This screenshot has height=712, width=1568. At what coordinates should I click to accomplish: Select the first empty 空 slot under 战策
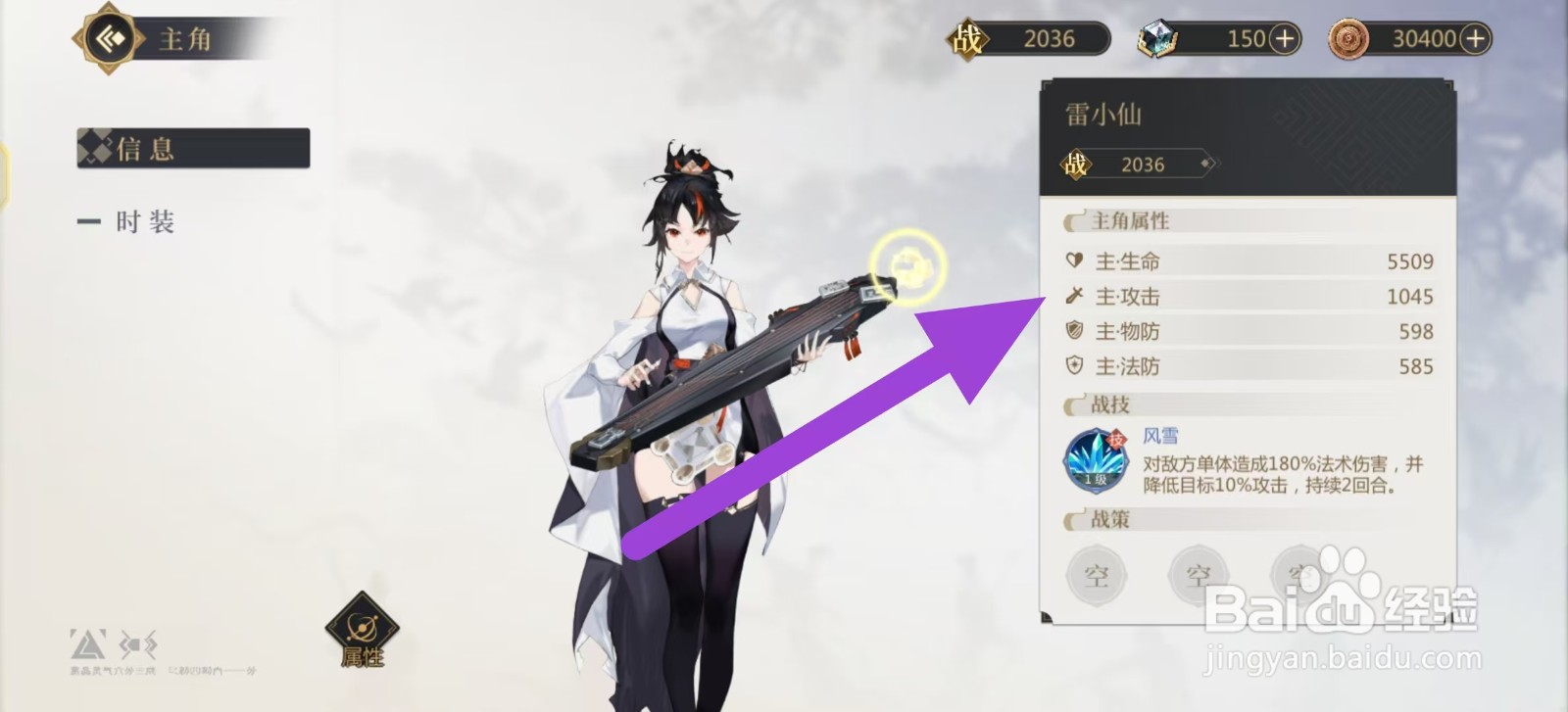(1096, 575)
